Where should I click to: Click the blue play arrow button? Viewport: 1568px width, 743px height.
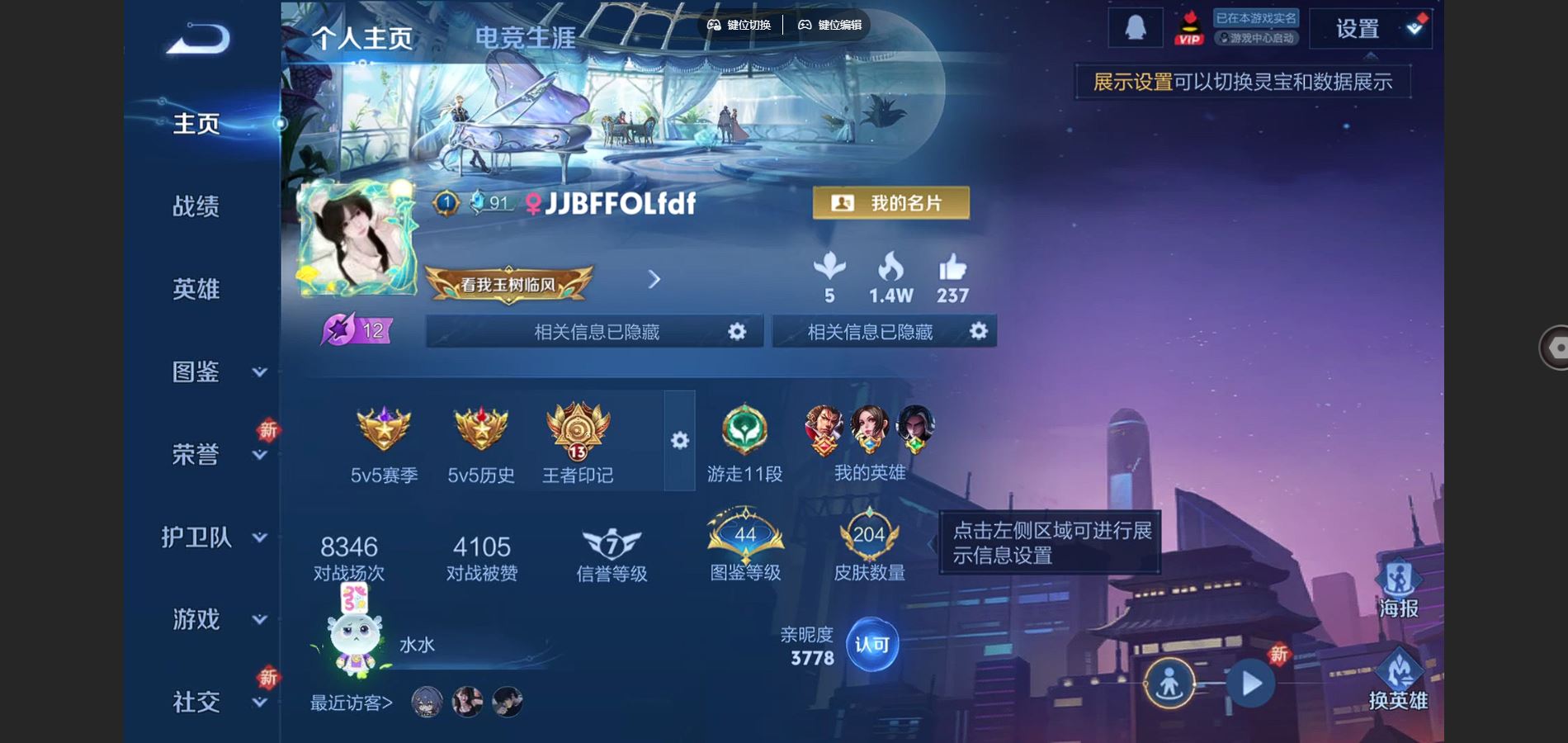(1251, 684)
